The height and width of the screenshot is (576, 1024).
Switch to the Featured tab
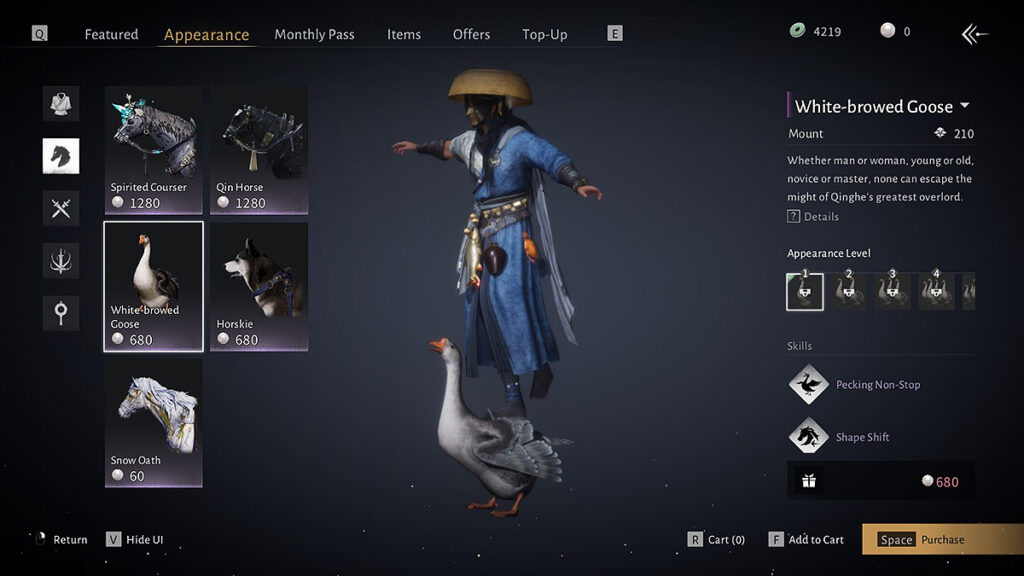111,34
